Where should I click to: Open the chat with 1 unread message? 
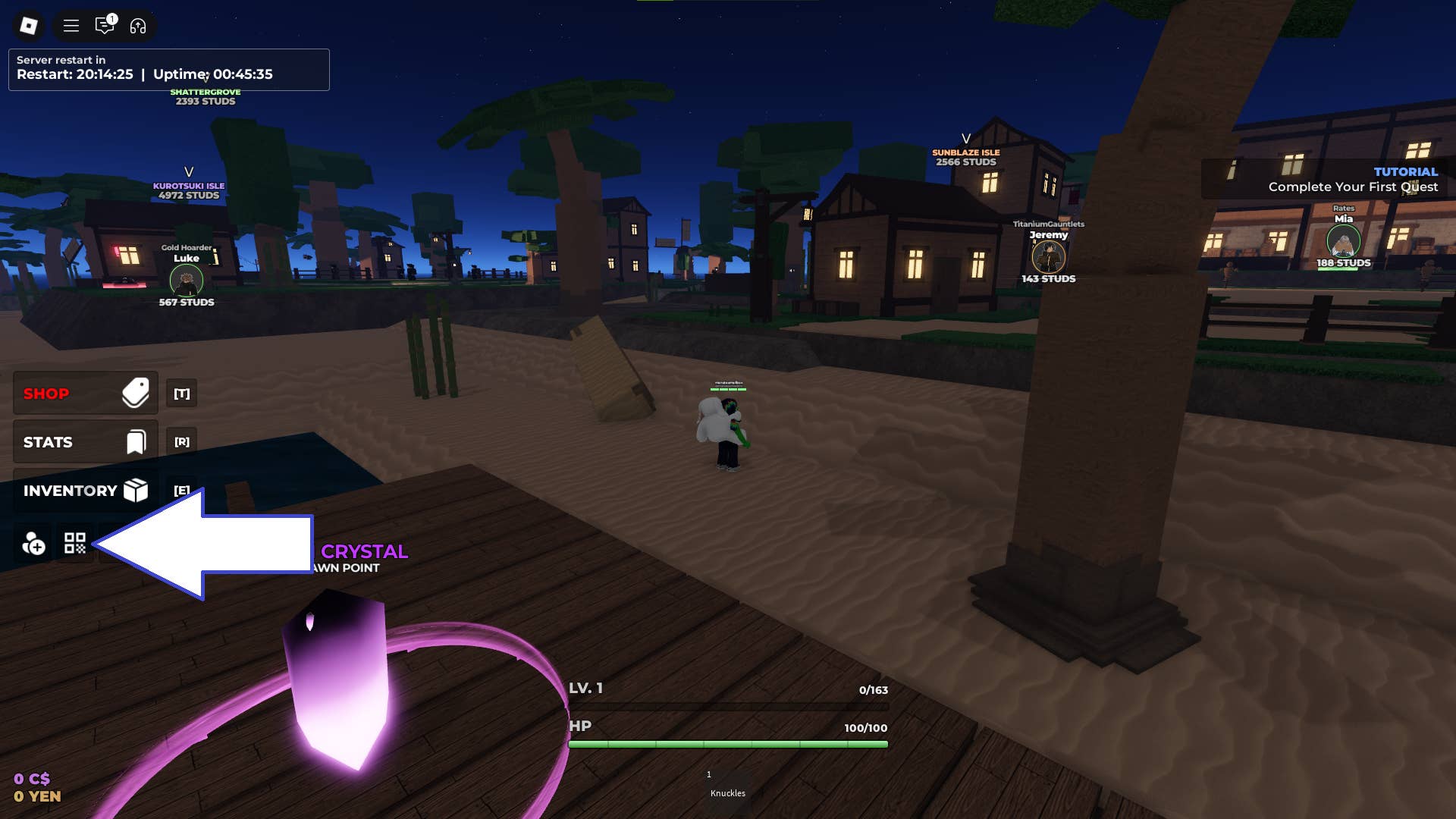click(x=105, y=26)
